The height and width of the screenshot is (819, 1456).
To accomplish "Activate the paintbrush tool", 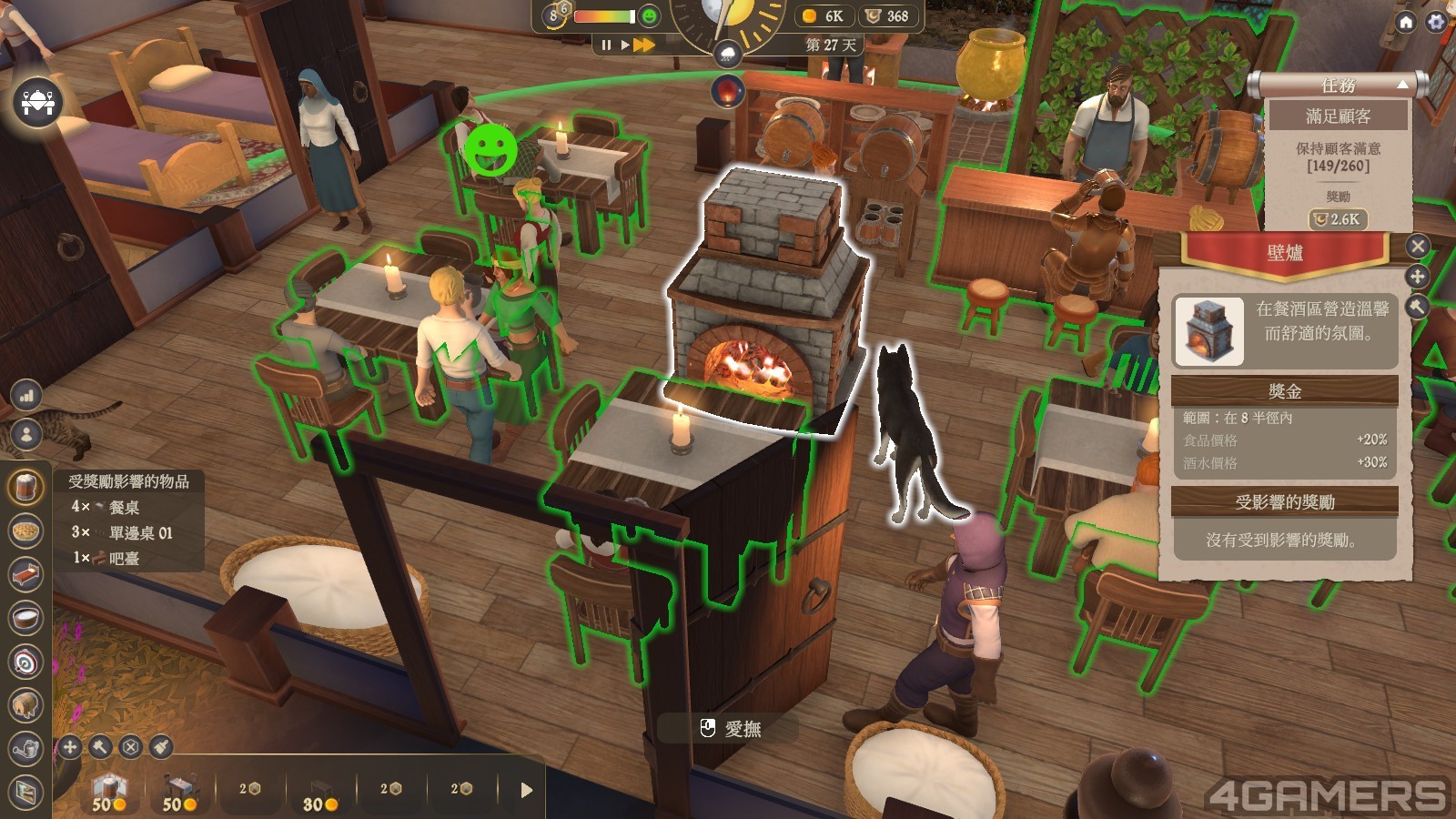I will (161, 747).
